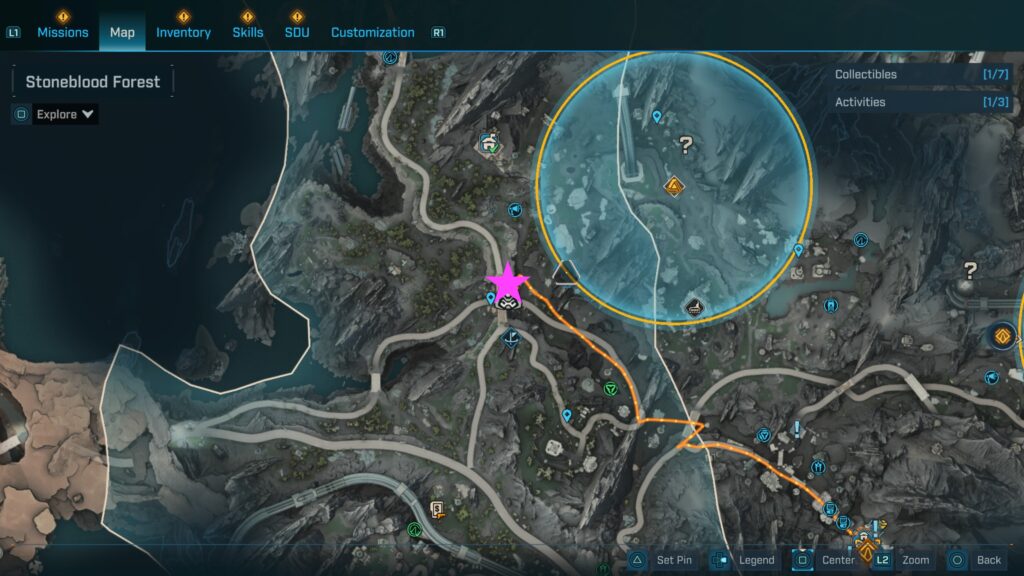Select the Map tab

click(x=122, y=32)
